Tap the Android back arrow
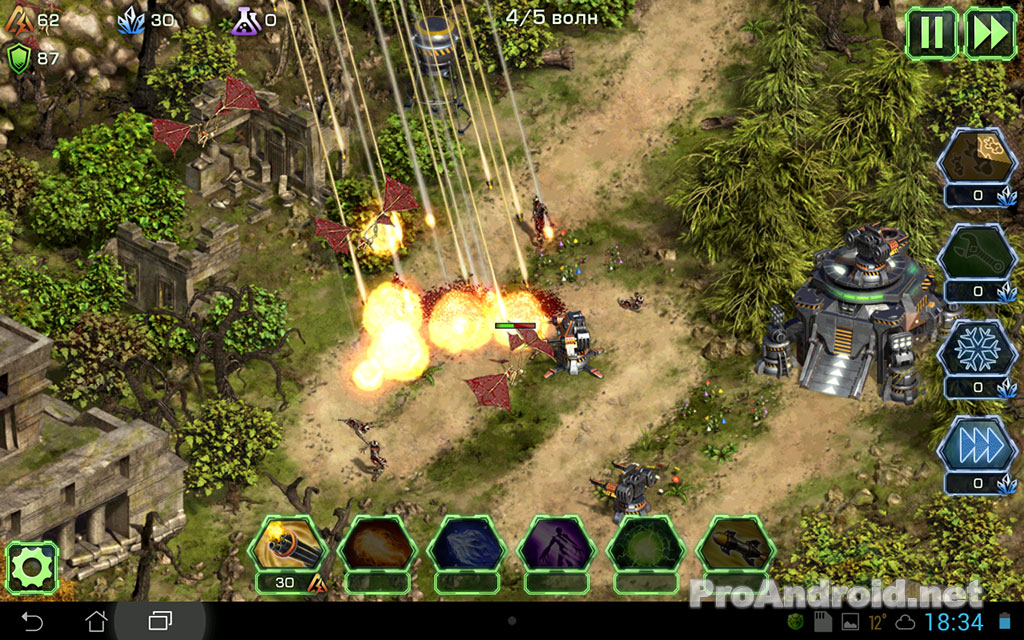The width and height of the screenshot is (1024, 640). (32, 621)
